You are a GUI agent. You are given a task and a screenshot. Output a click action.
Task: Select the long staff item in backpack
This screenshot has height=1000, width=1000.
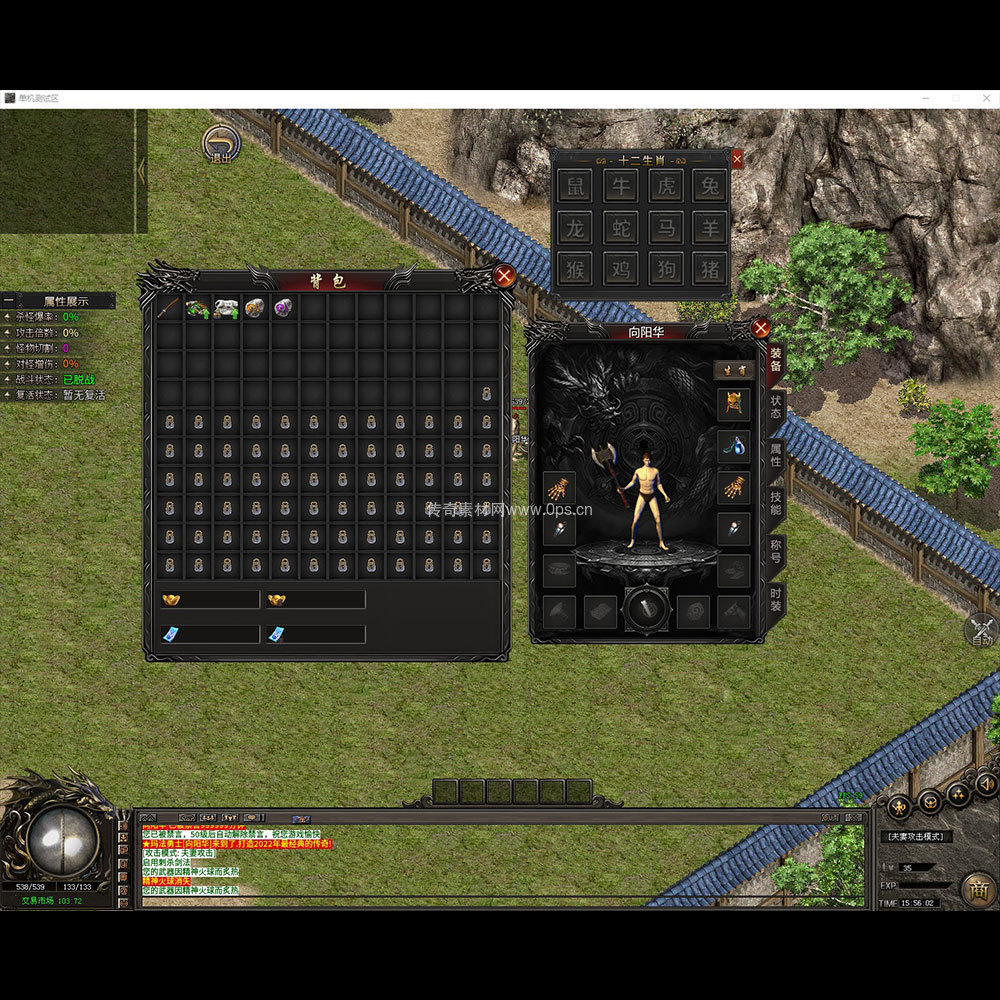click(x=169, y=308)
